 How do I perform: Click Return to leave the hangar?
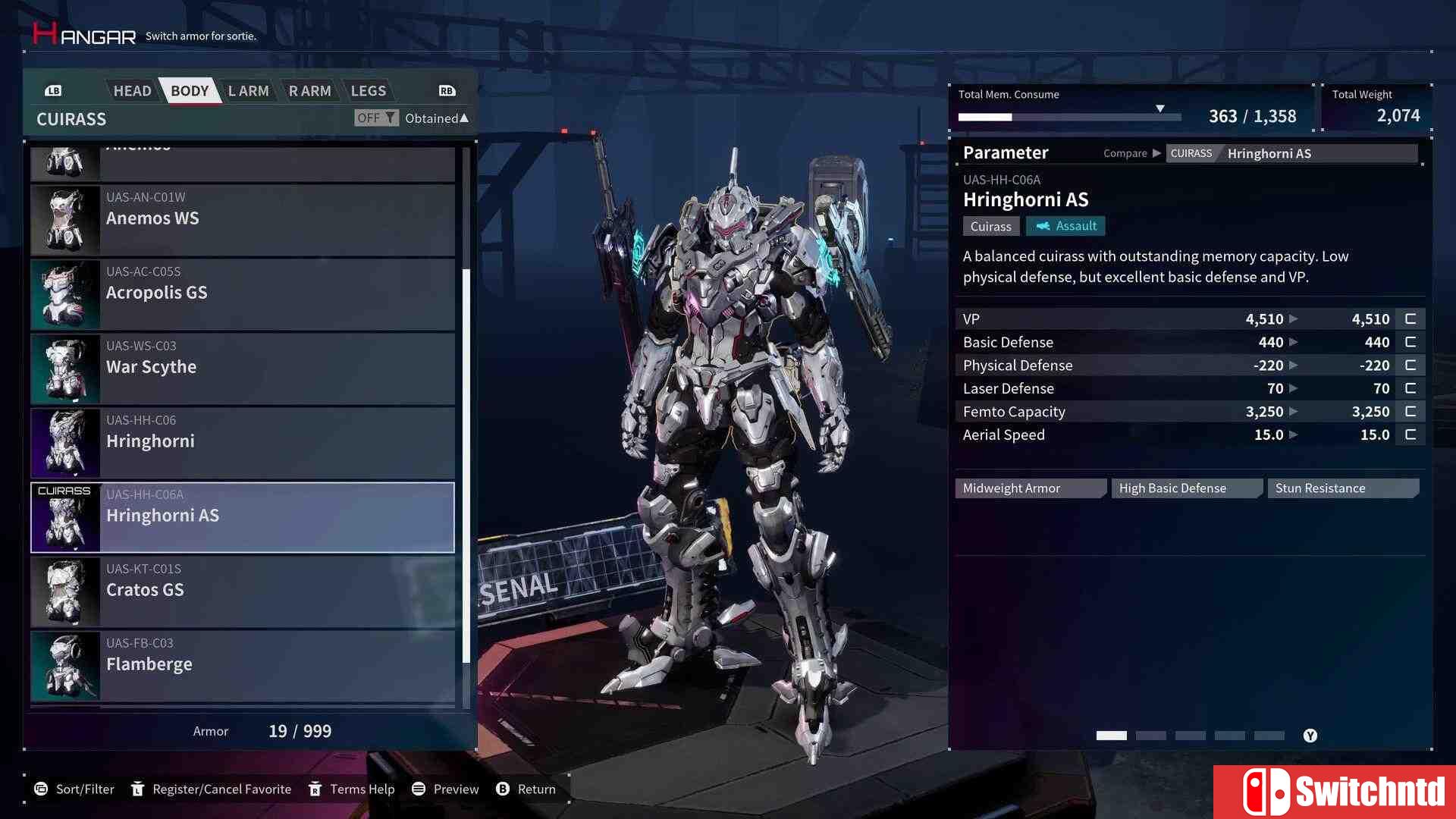tap(526, 789)
